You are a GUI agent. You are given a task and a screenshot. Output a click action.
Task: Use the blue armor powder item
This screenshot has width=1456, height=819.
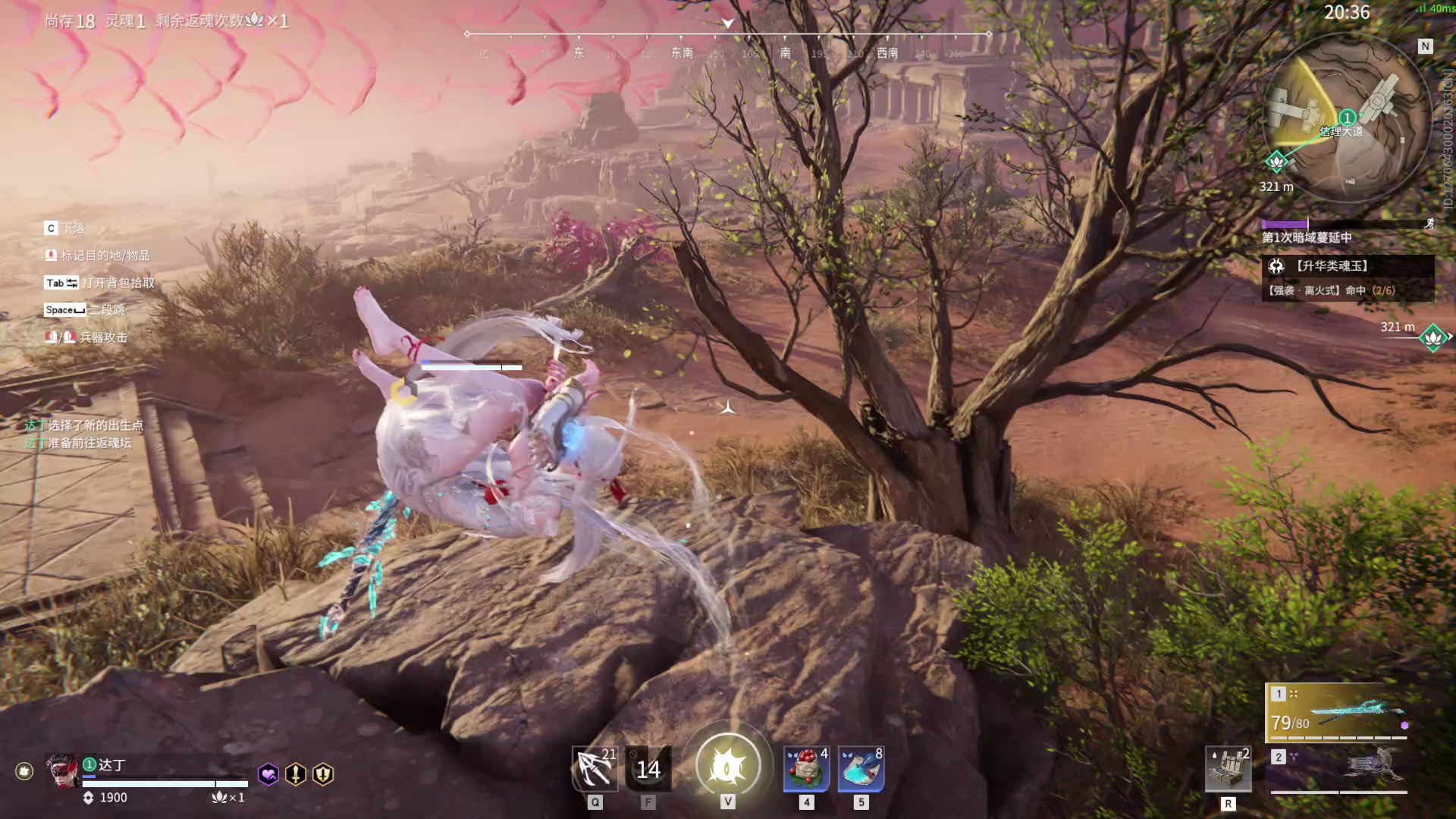point(861,769)
